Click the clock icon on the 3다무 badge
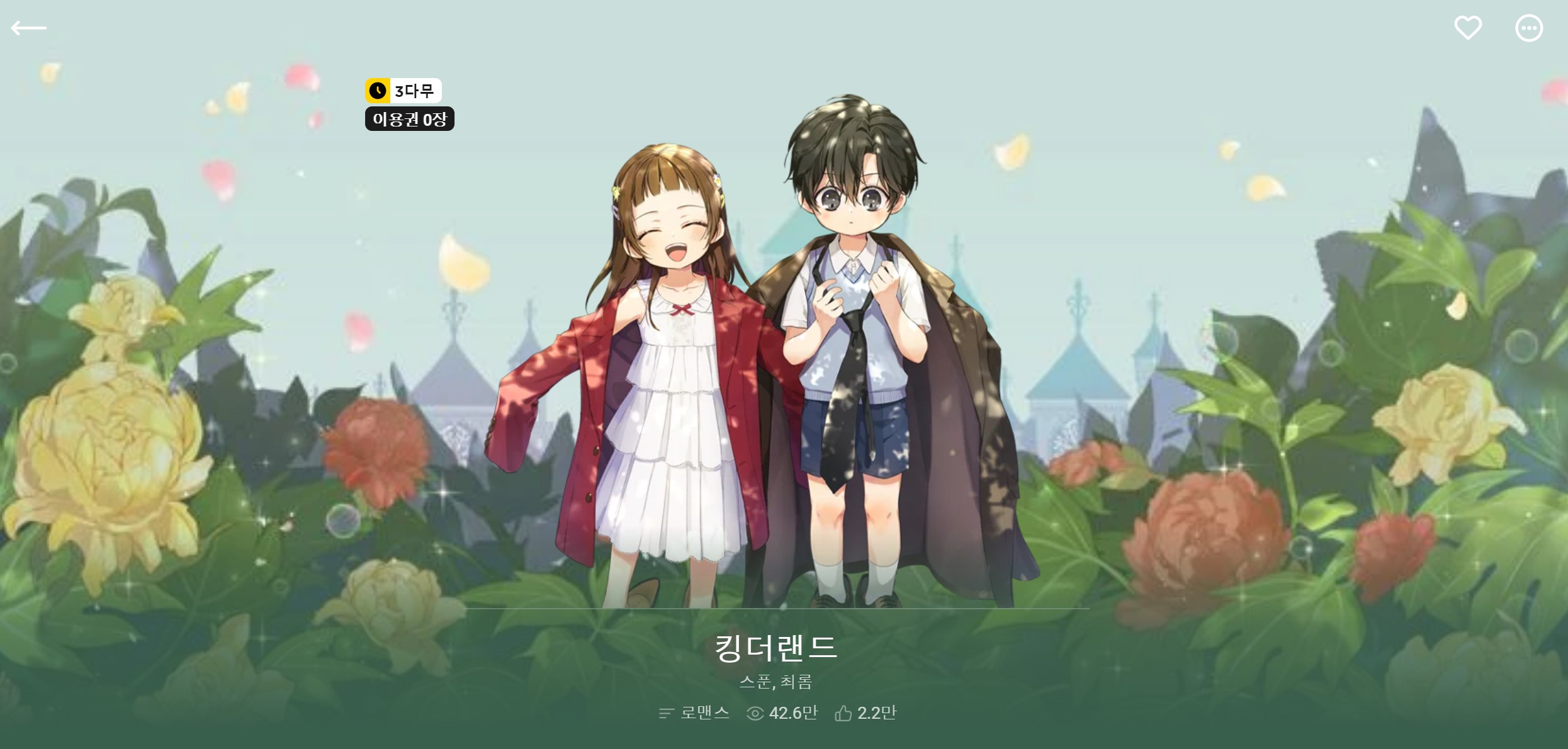The width and height of the screenshot is (1568, 749). (376, 91)
